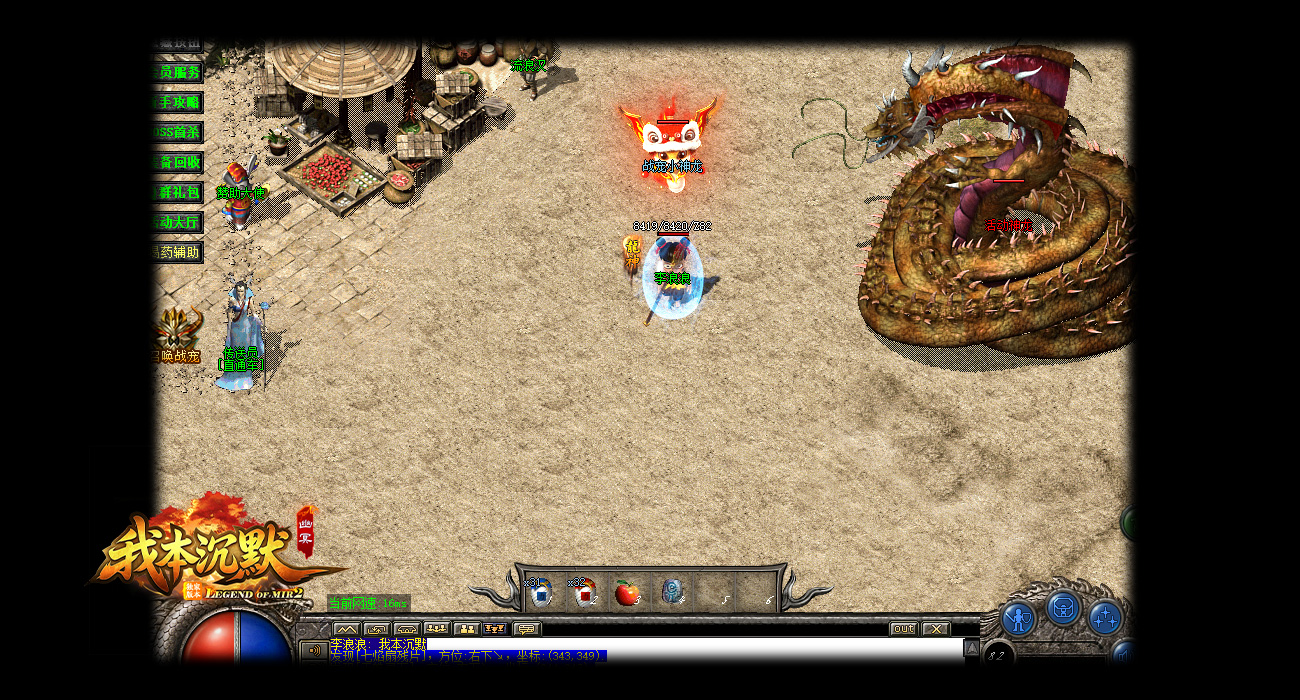Viewport: 1300px width, 700px height.
Task: Use the blue rune stone in hotbar slot 4
Action: (672, 592)
